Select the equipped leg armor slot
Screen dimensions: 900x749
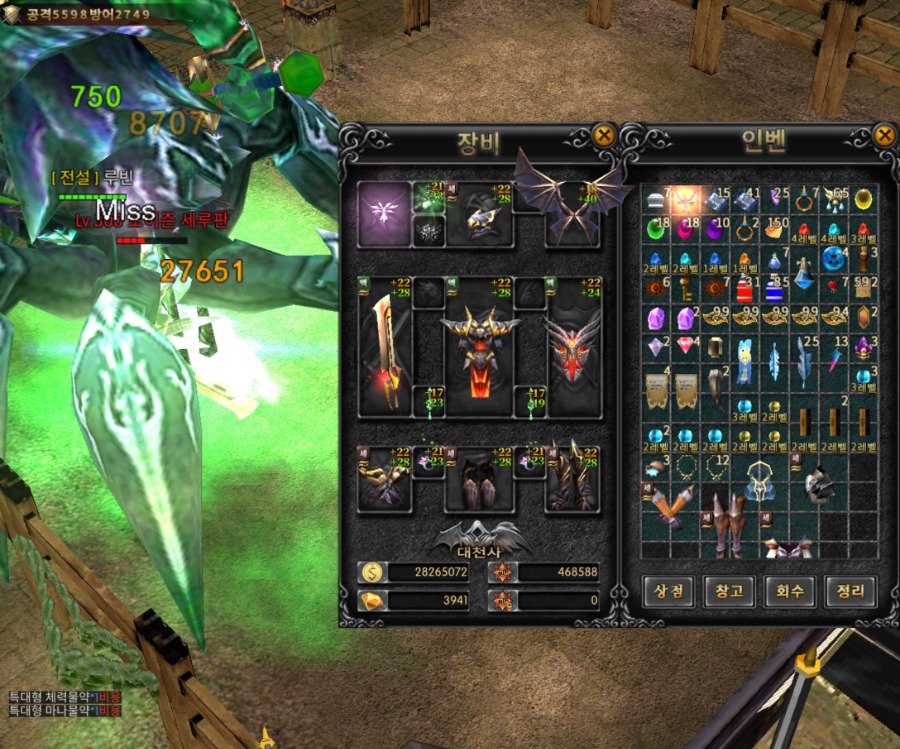pyautogui.click(x=479, y=480)
